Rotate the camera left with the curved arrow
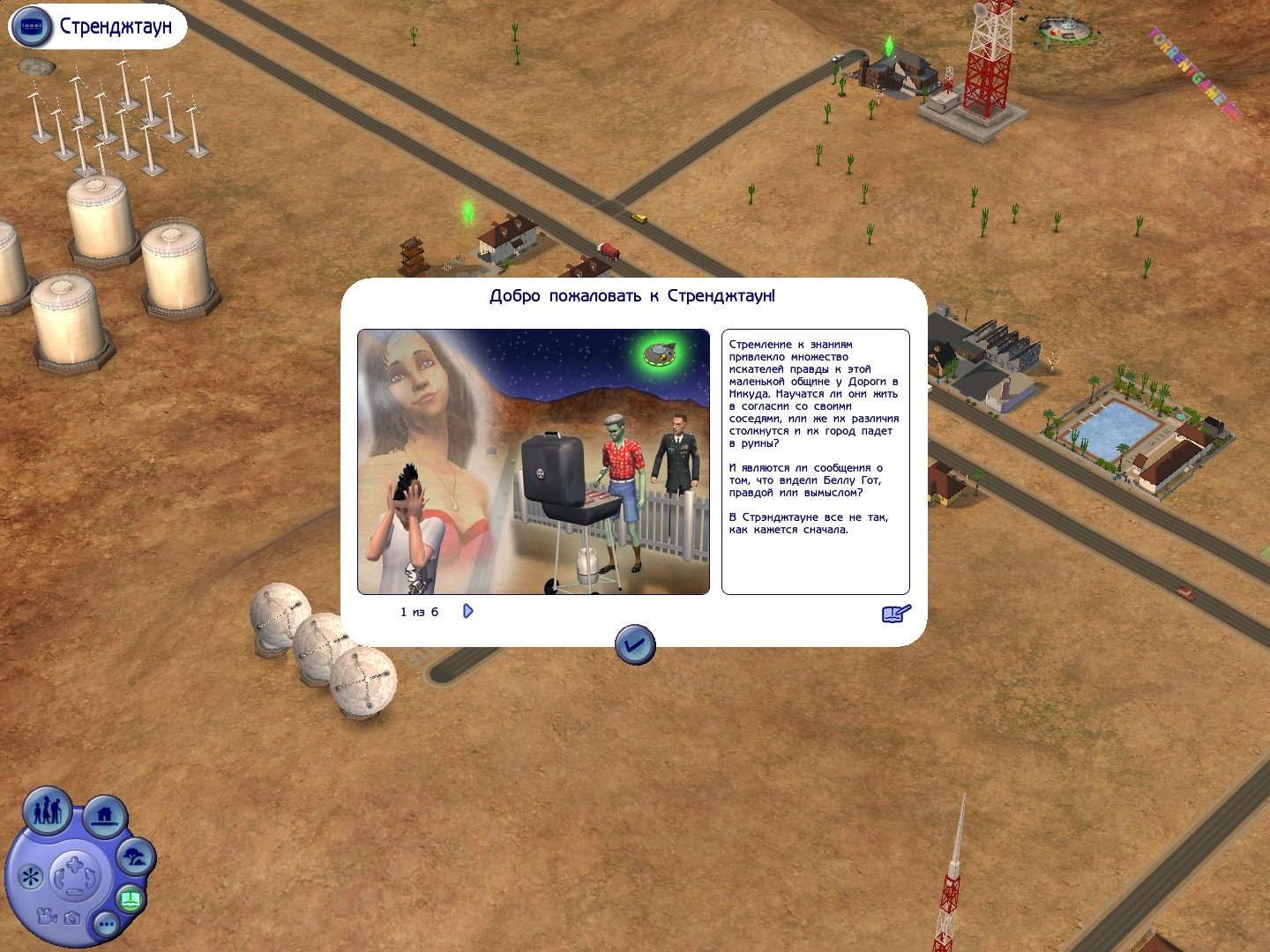The width and height of the screenshot is (1270, 952). coord(59,878)
